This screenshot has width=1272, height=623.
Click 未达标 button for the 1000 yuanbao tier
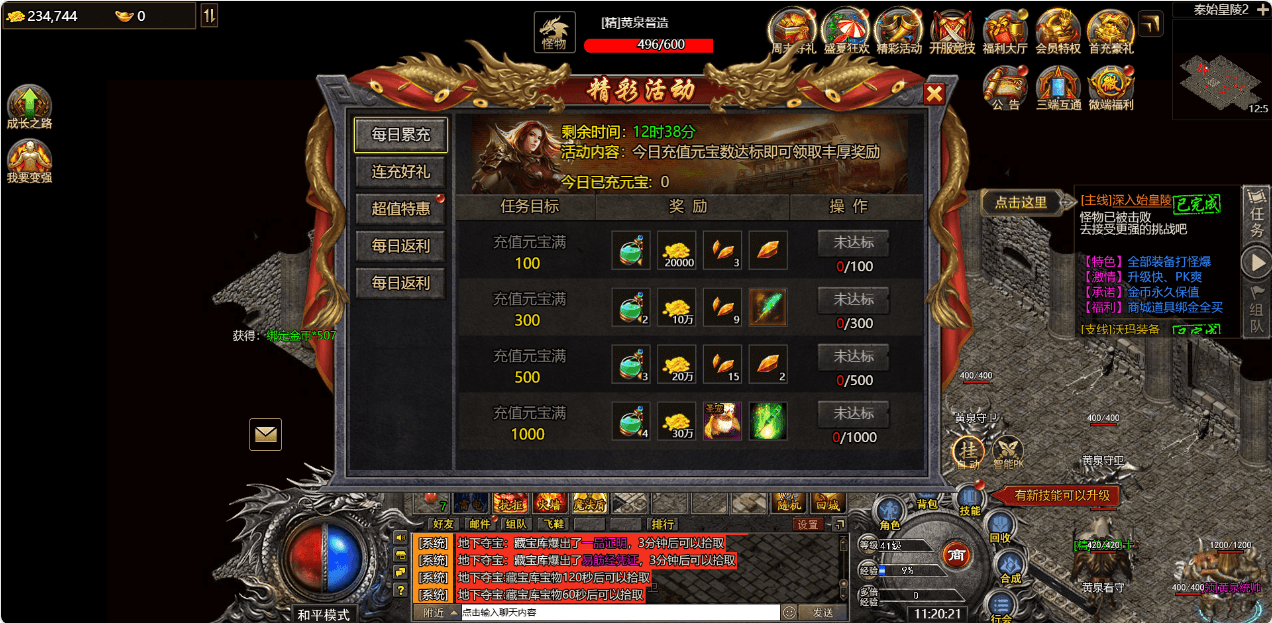click(x=853, y=413)
